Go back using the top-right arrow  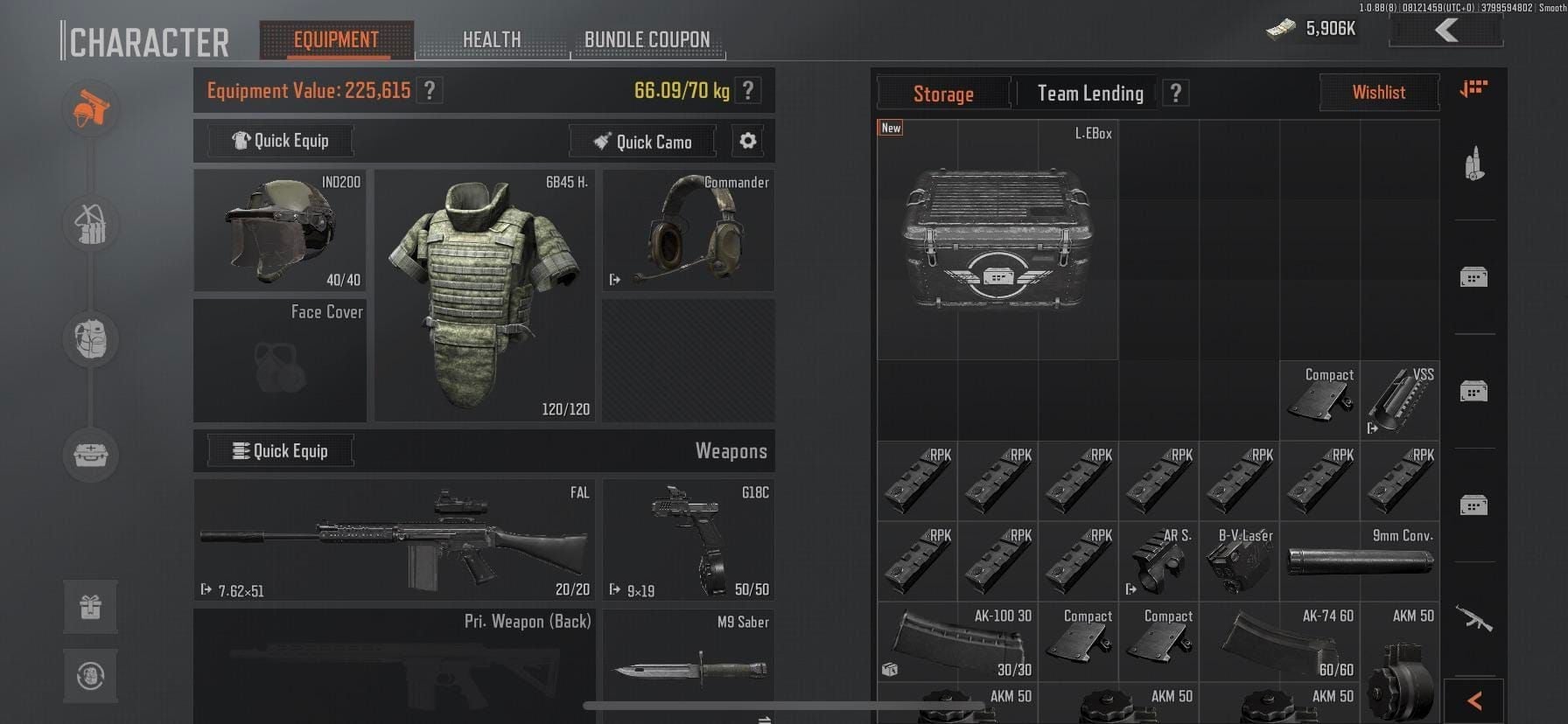[x=1445, y=31]
